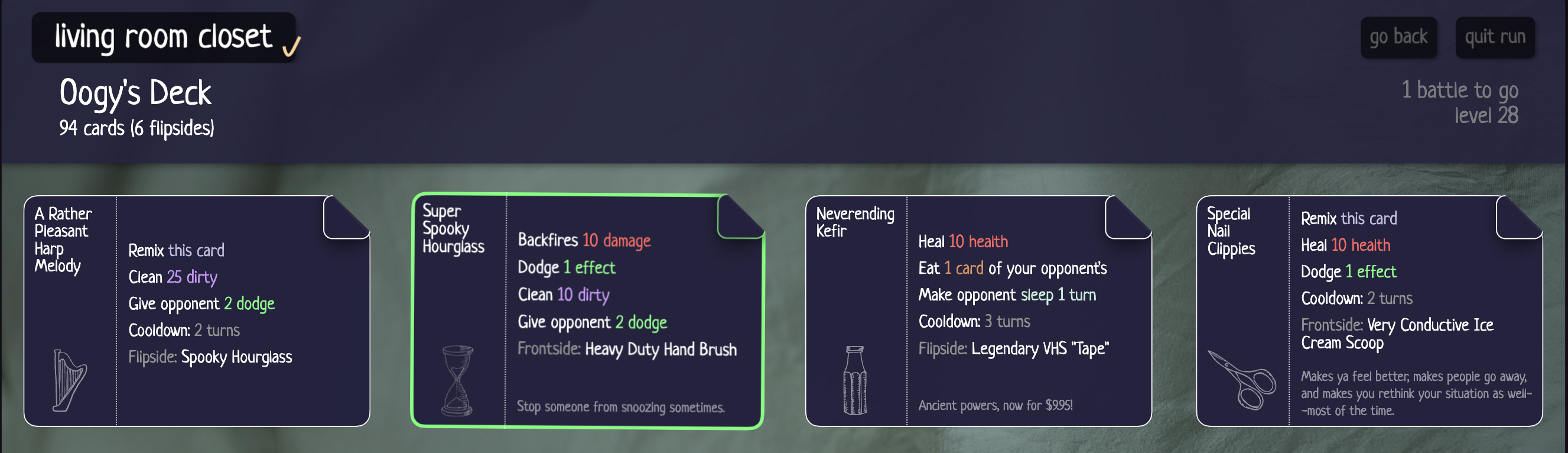1568x453 pixels.
Task: Click the folded corner of the Special Nail Clippies card
Action: [x=1521, y=216]
